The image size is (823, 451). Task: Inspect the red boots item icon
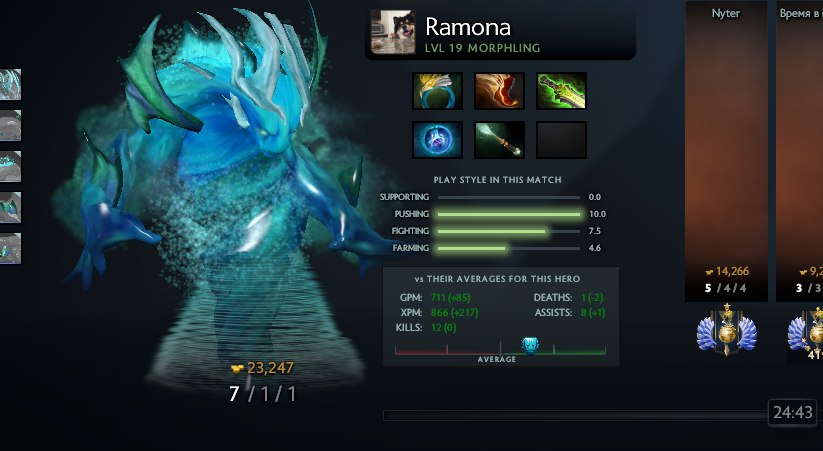tap(499, 91)
